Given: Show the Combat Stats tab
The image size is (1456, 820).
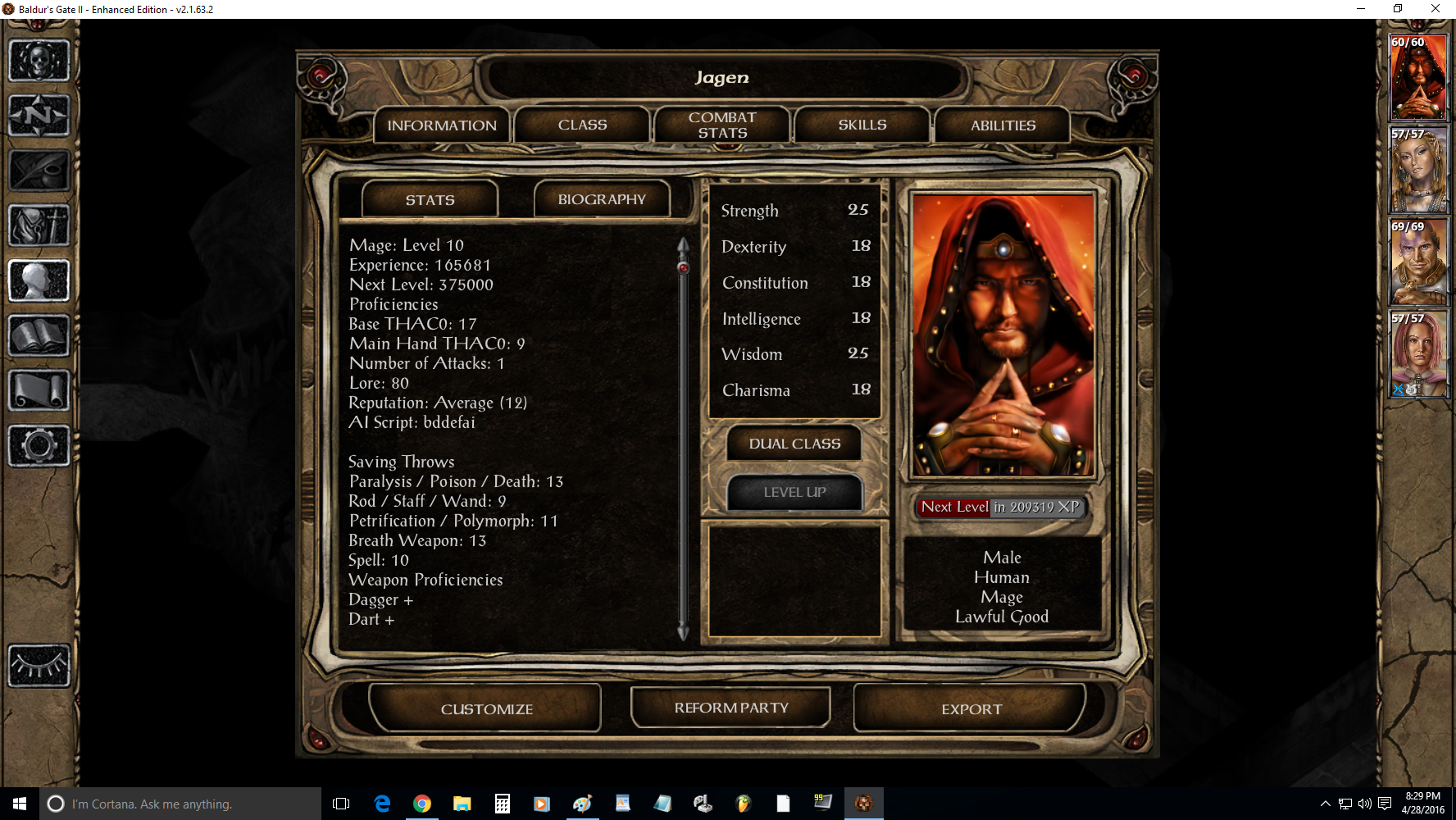Looking at the screenshot, I should click(722, 125).
